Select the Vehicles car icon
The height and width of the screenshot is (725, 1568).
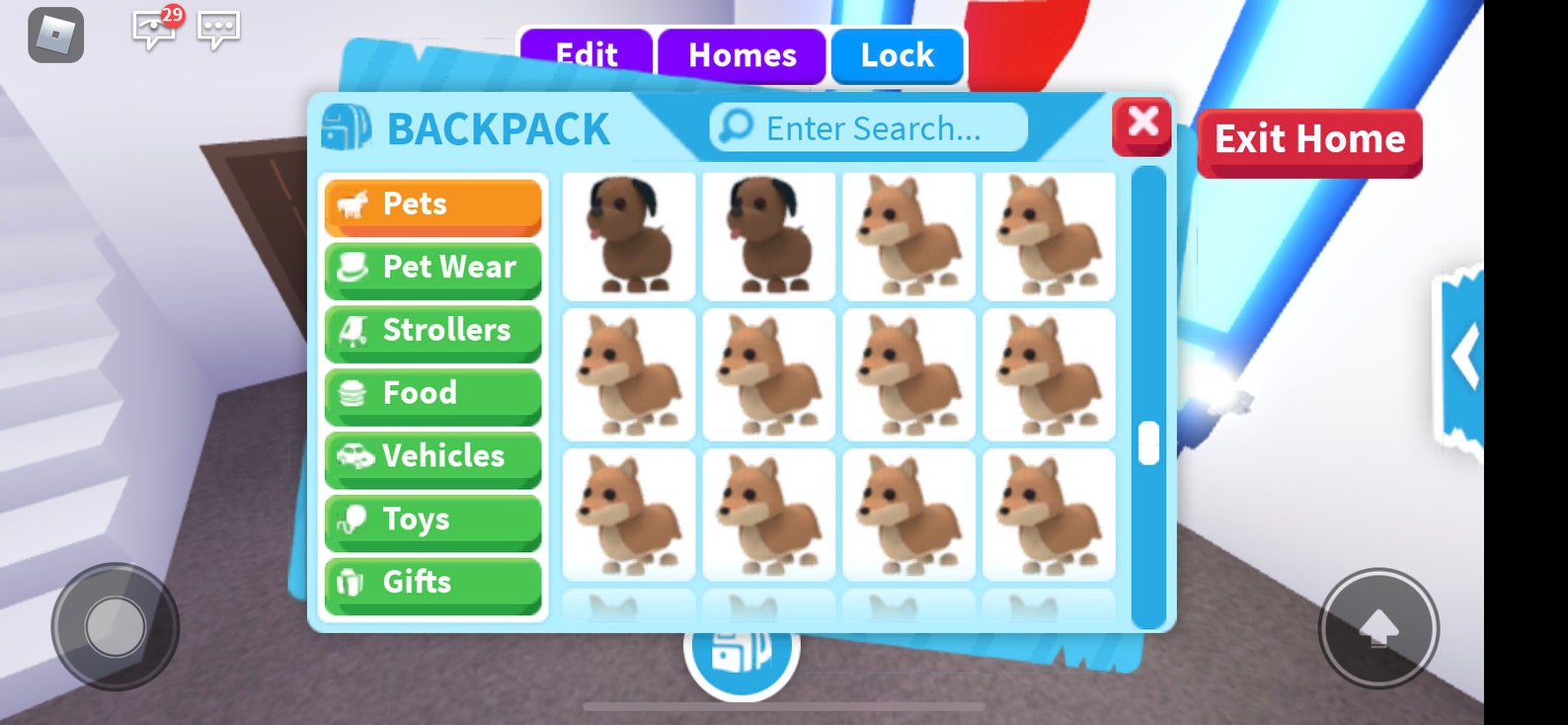coord(355,456)
